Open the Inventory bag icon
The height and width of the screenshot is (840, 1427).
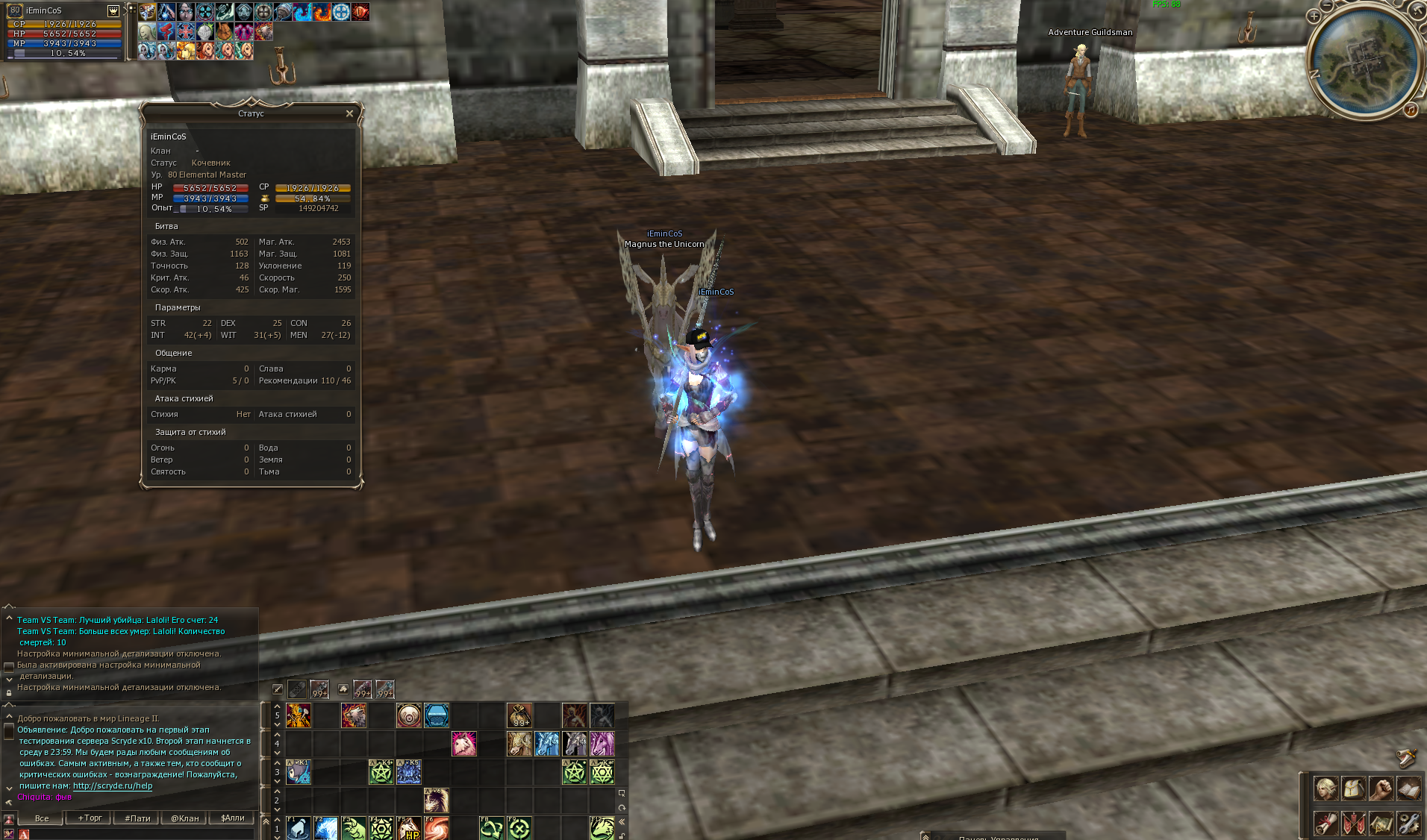pyautogui.click(x=1353, y=789)
